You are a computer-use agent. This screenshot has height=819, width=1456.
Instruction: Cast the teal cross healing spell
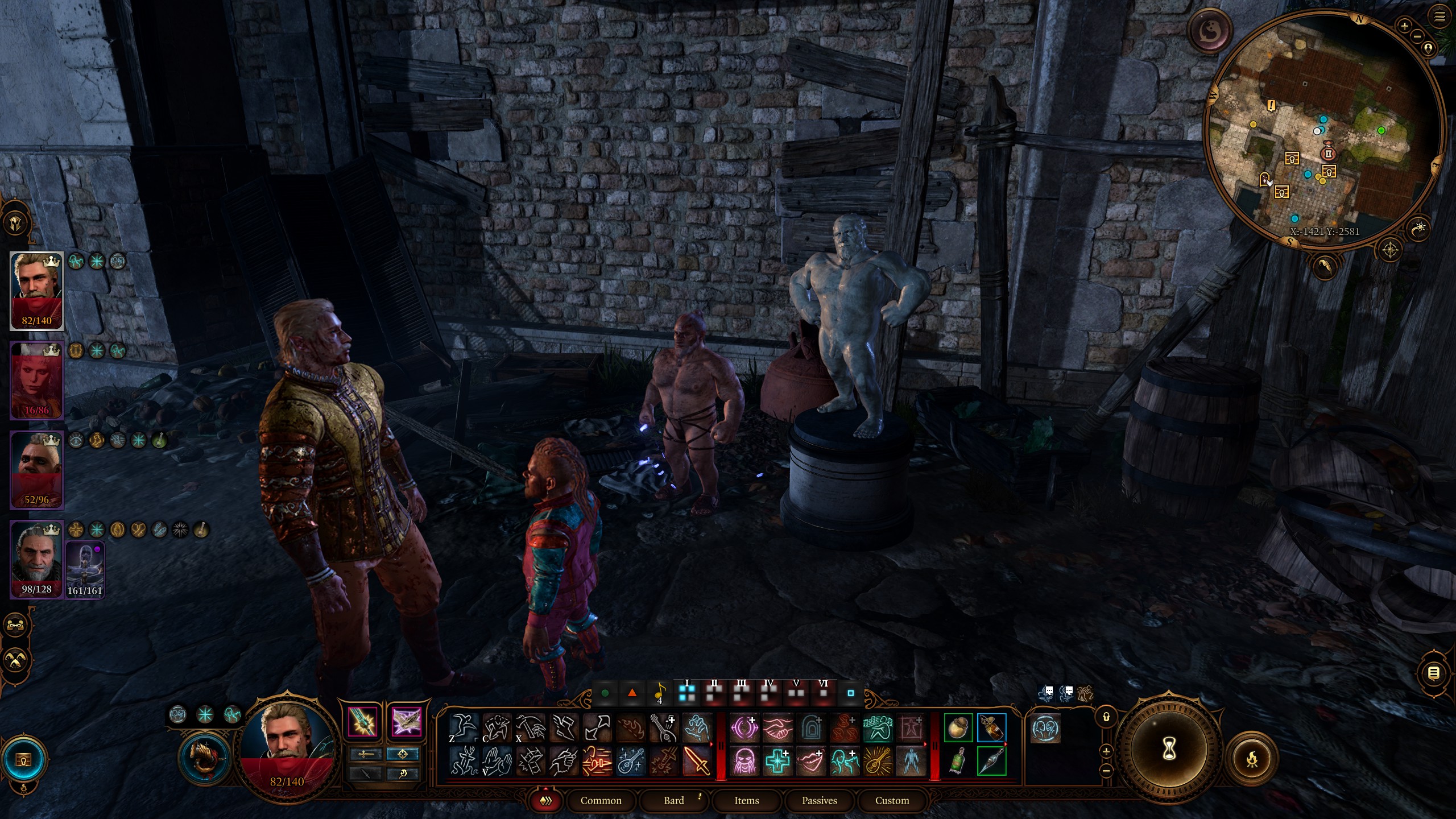[777, 761]
